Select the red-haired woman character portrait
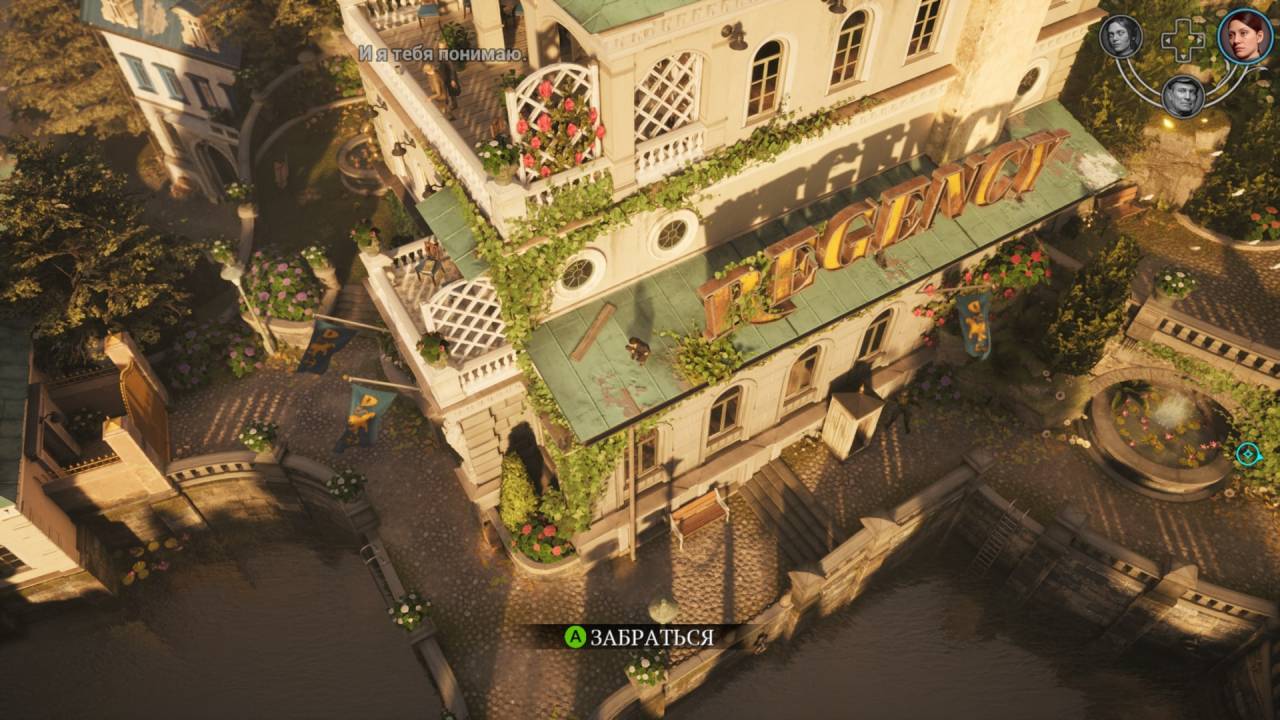Viewport: 1280px width, 720px height. [1245, 36]
